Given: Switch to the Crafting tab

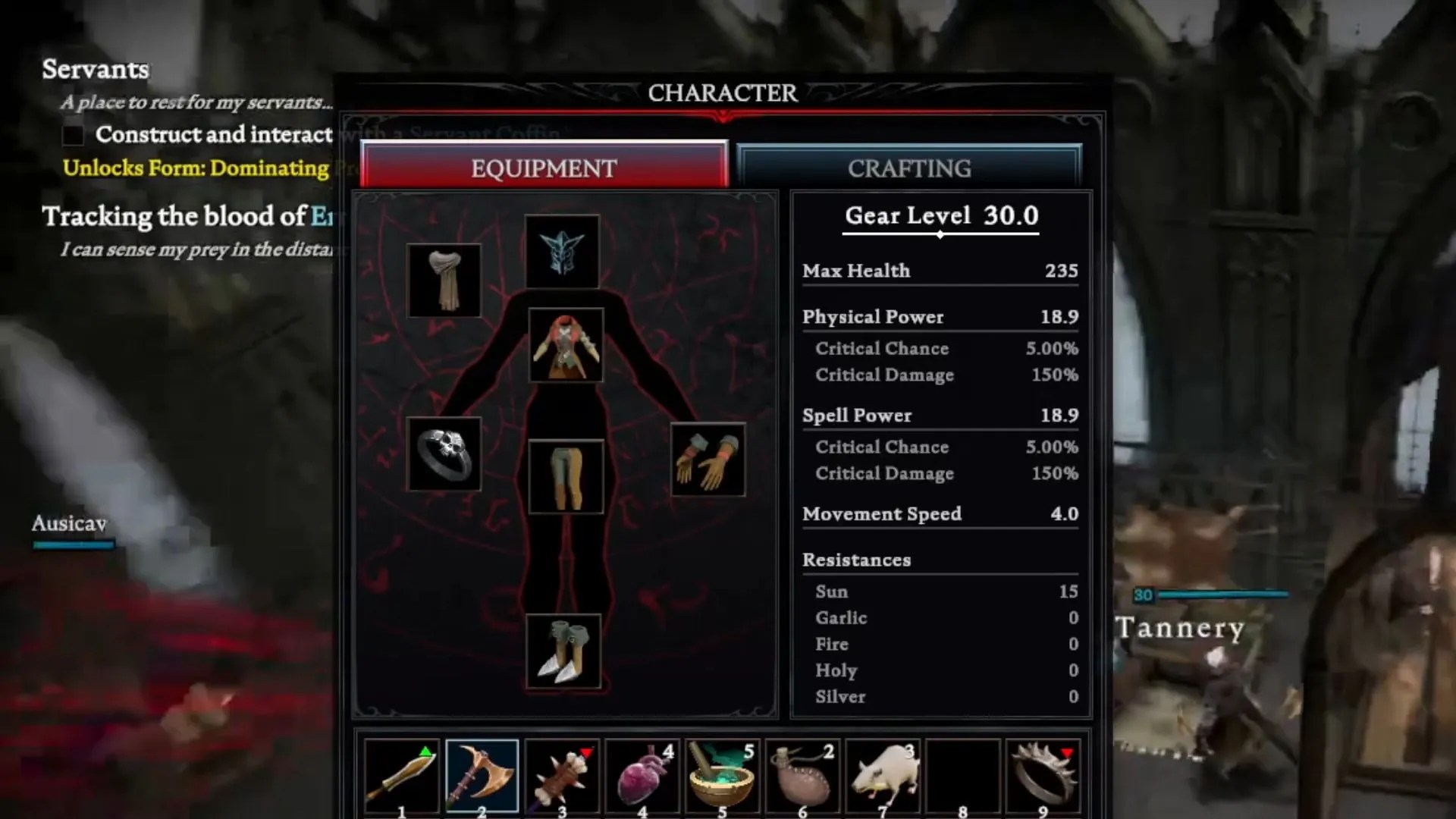Looking at the screenshot, I should click(x=909, y=168).
